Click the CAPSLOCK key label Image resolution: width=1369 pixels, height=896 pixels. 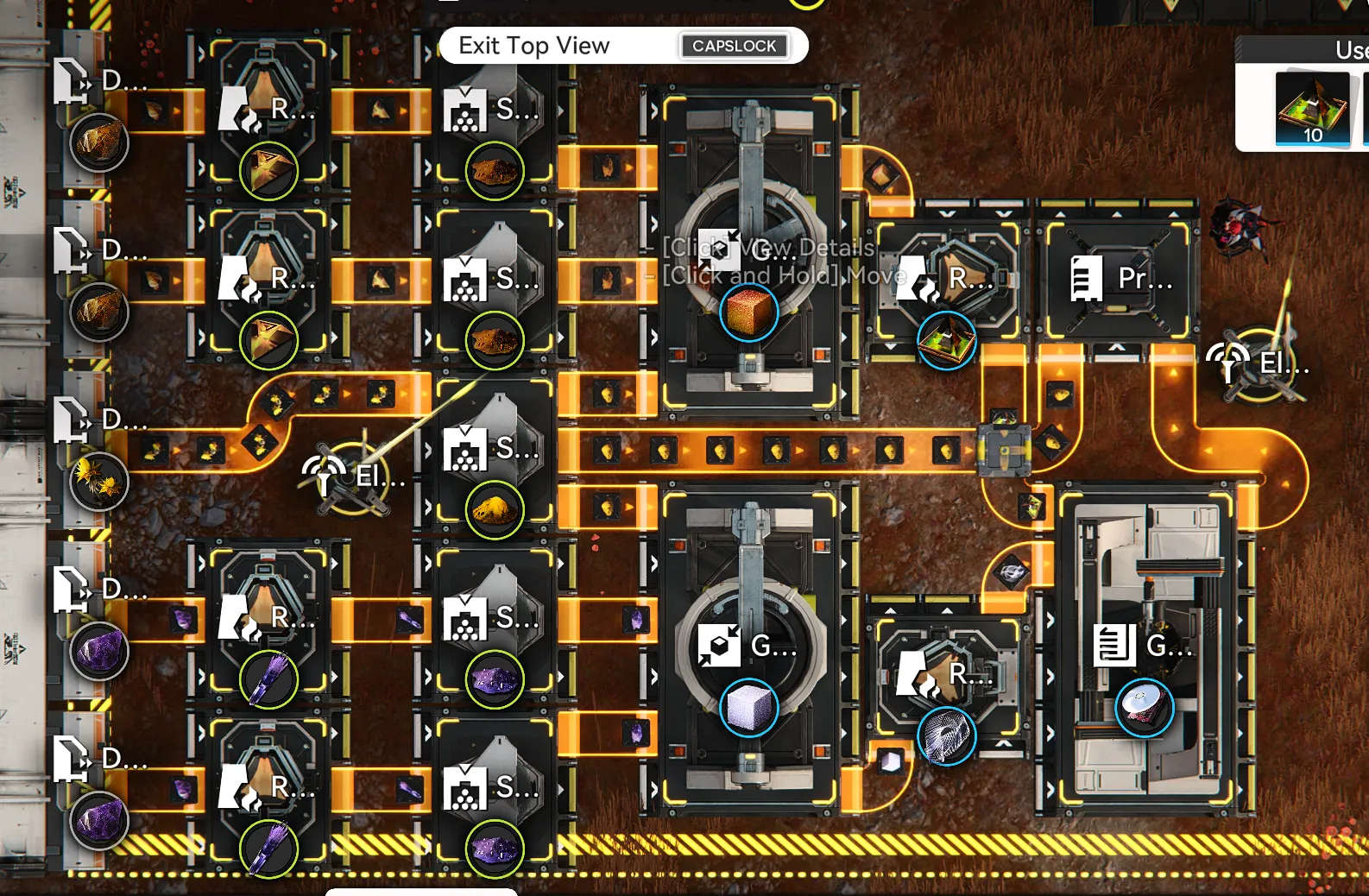coord(734,46)
